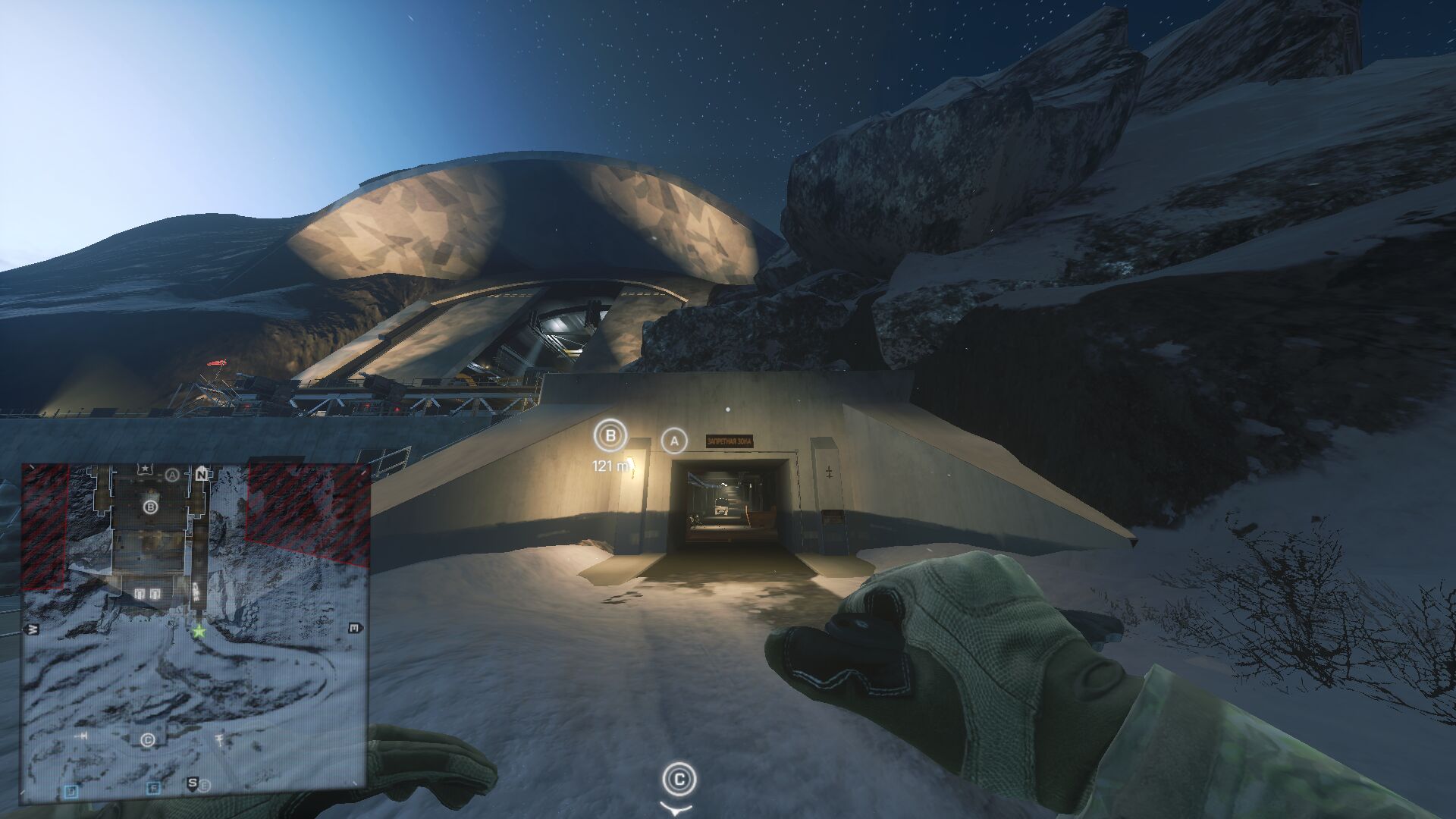Click the minimap in the corner
Image resolution: width=1456 pixels, height=819 pixels.
(x=195, y=633)
